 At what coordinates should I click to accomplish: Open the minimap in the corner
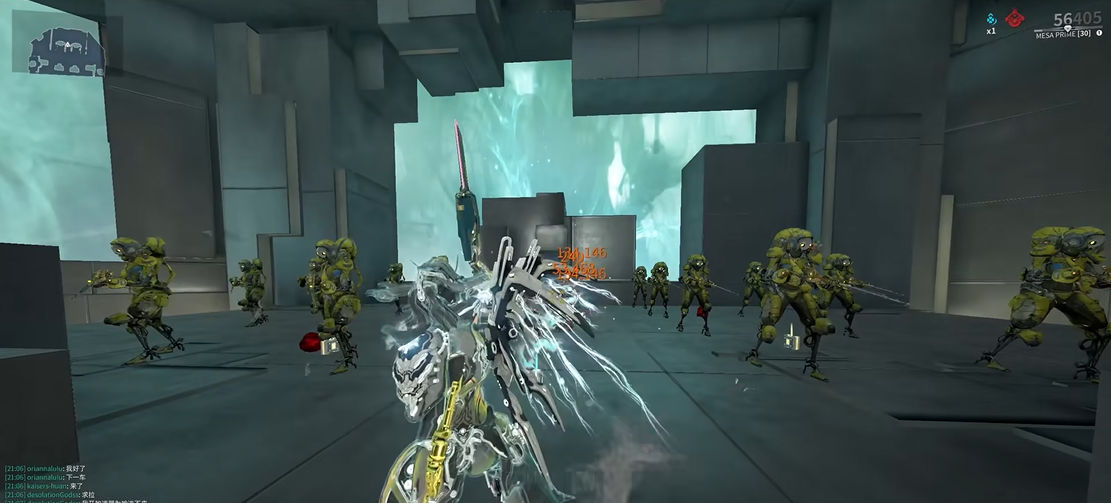pos(59,45)
